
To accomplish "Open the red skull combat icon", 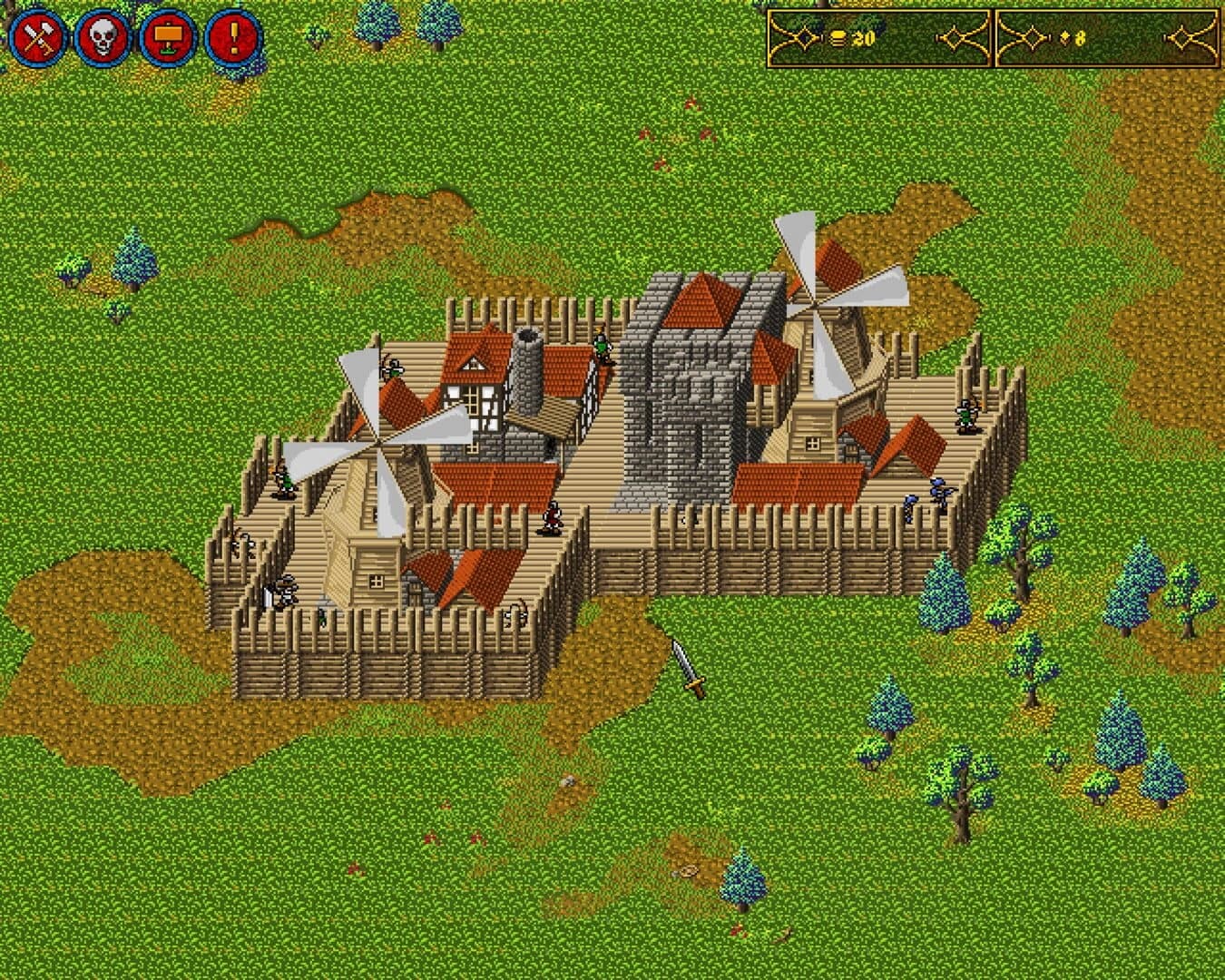I will pyautogui.click(x=103, y=37).
